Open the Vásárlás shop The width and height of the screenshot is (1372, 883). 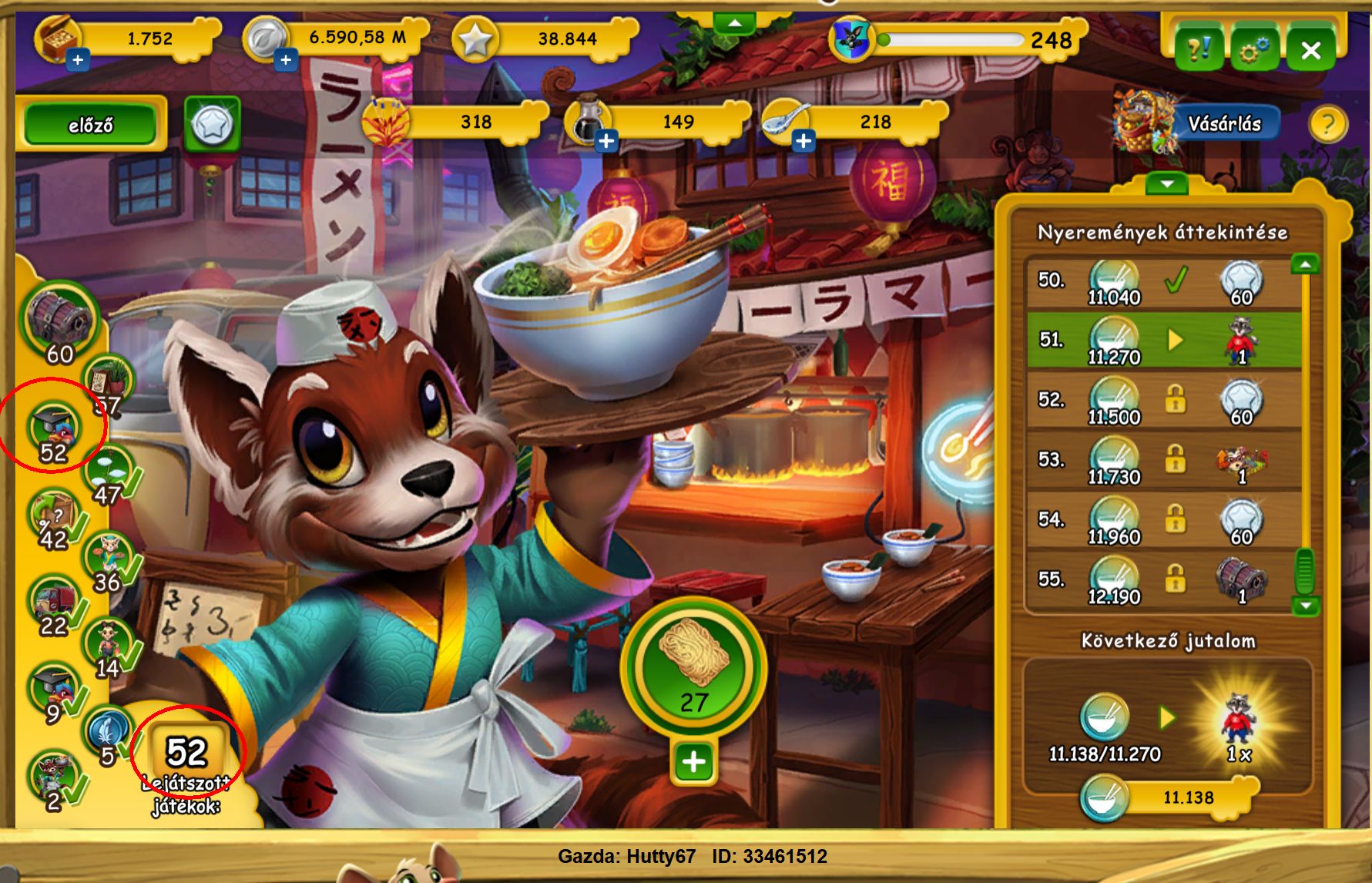[x=1223, y=124]
